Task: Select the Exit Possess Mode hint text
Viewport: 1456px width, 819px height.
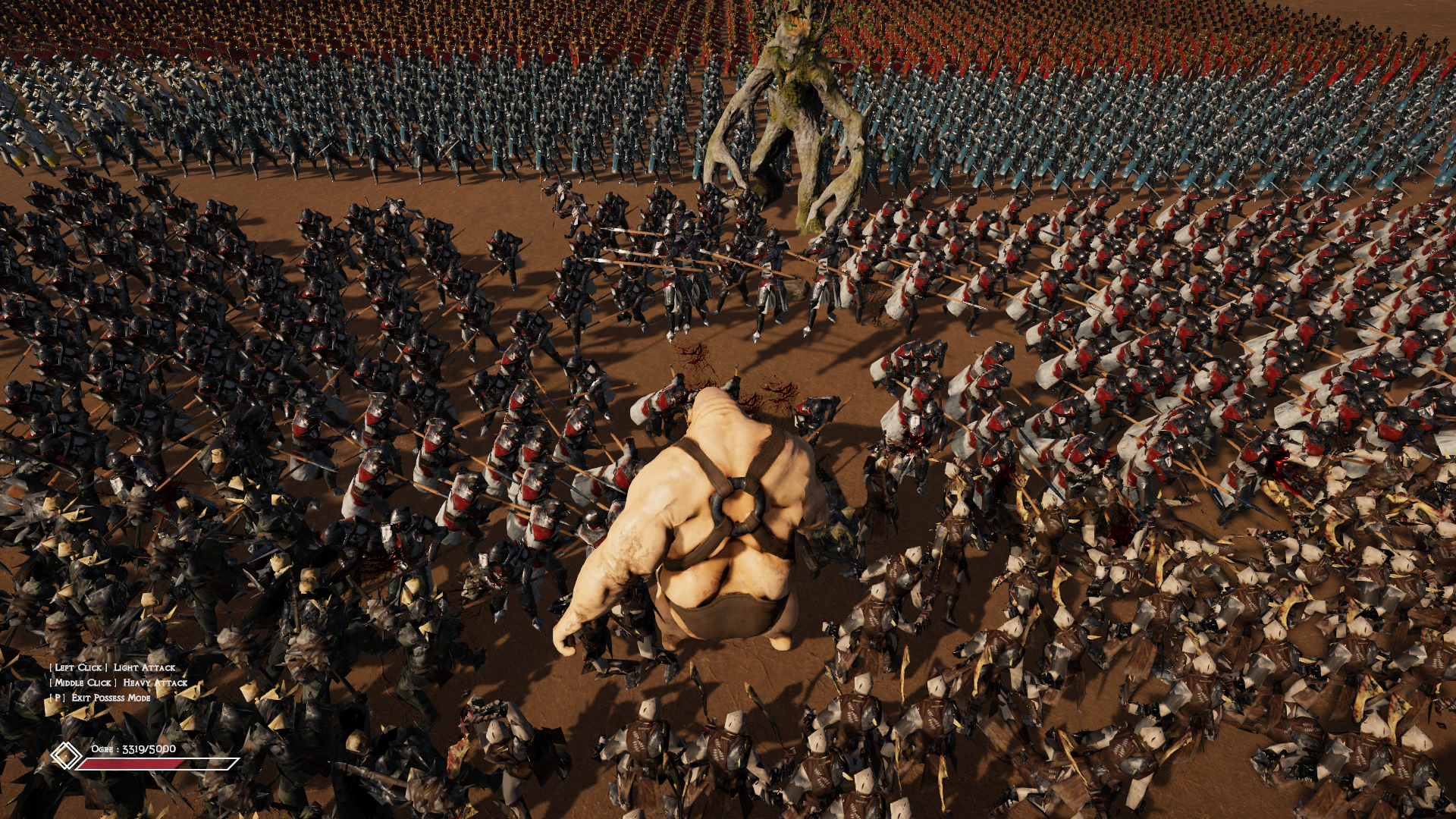Action: click(x=102, y=699)
